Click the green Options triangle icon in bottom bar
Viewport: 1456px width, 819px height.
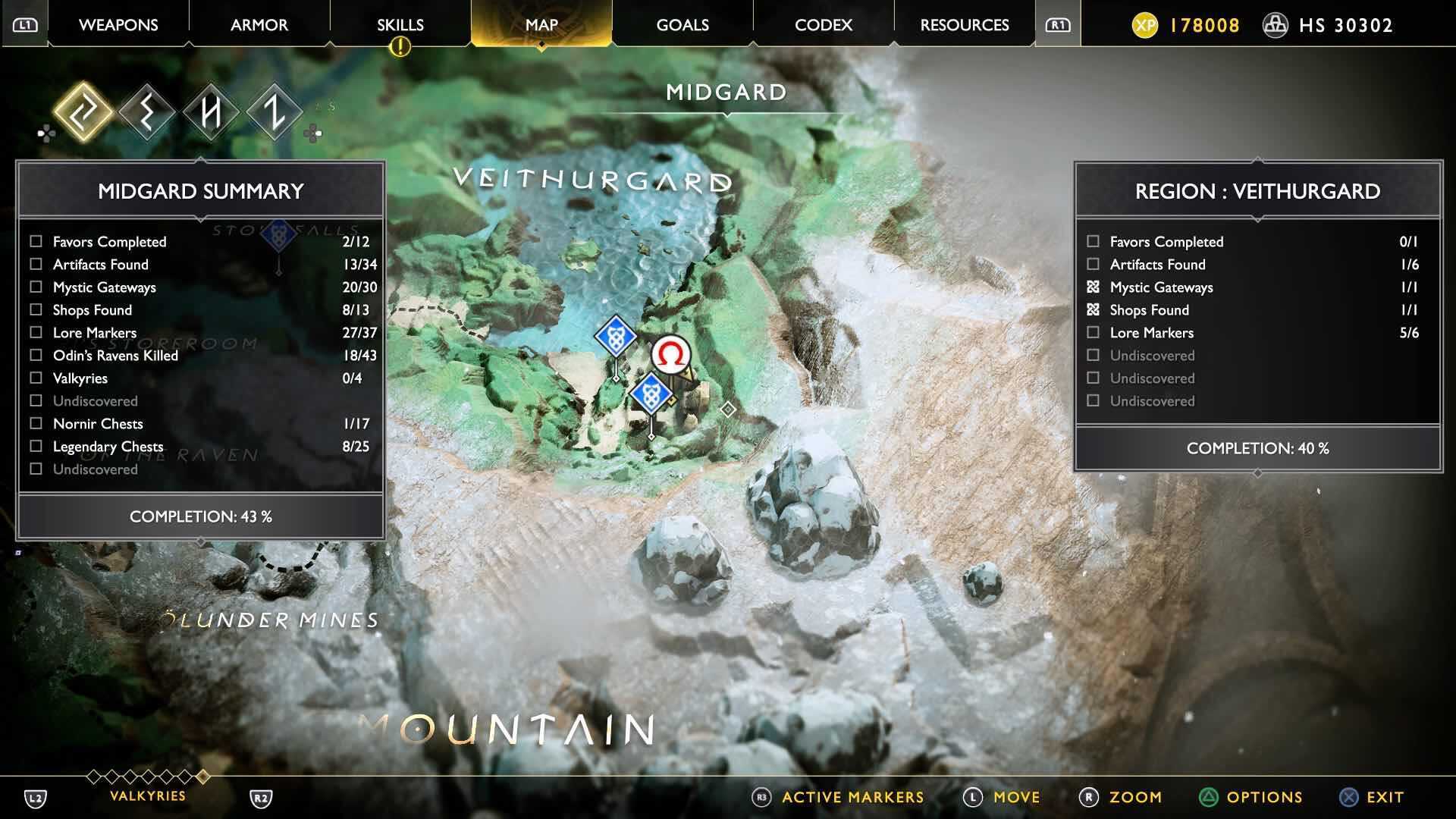[1209, 797]
